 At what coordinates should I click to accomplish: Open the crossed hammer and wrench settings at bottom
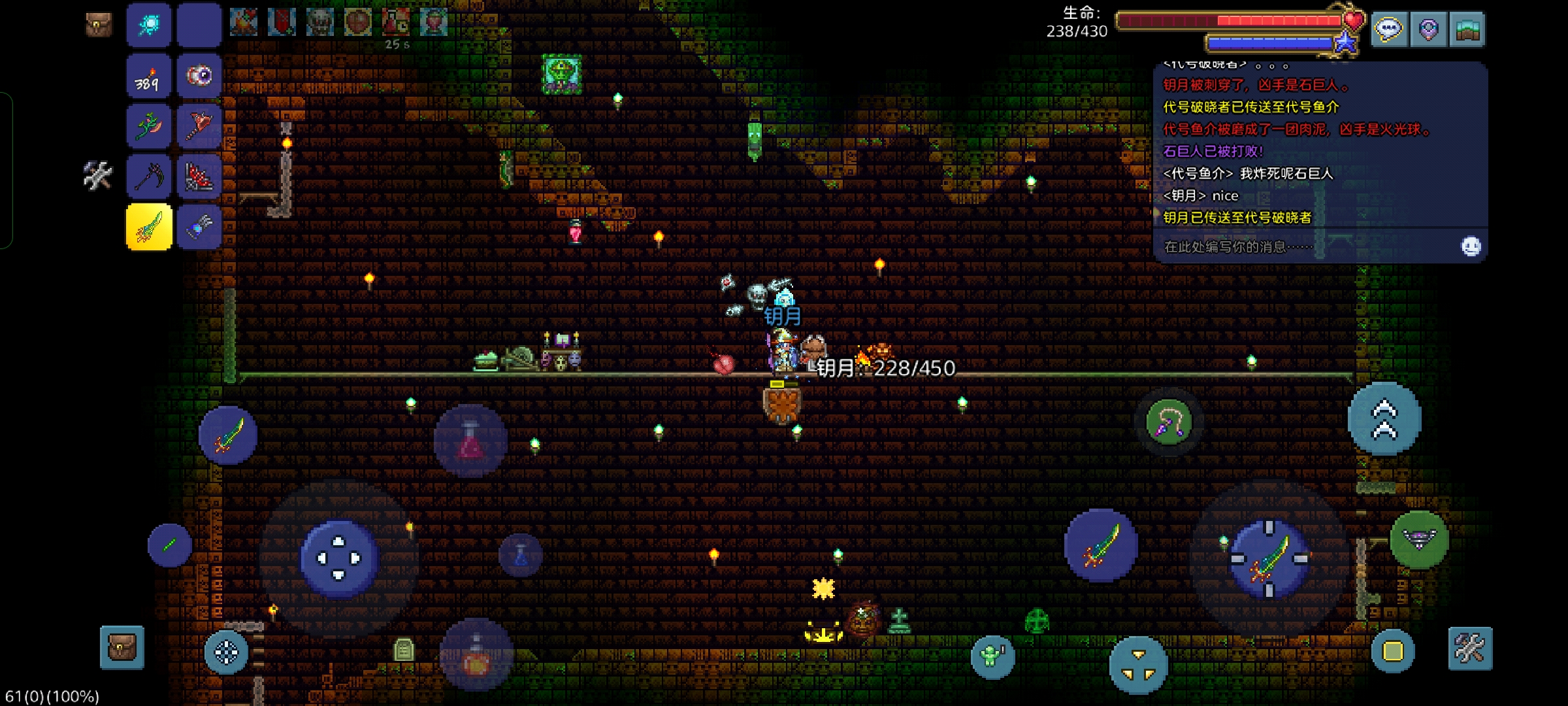1470,648
